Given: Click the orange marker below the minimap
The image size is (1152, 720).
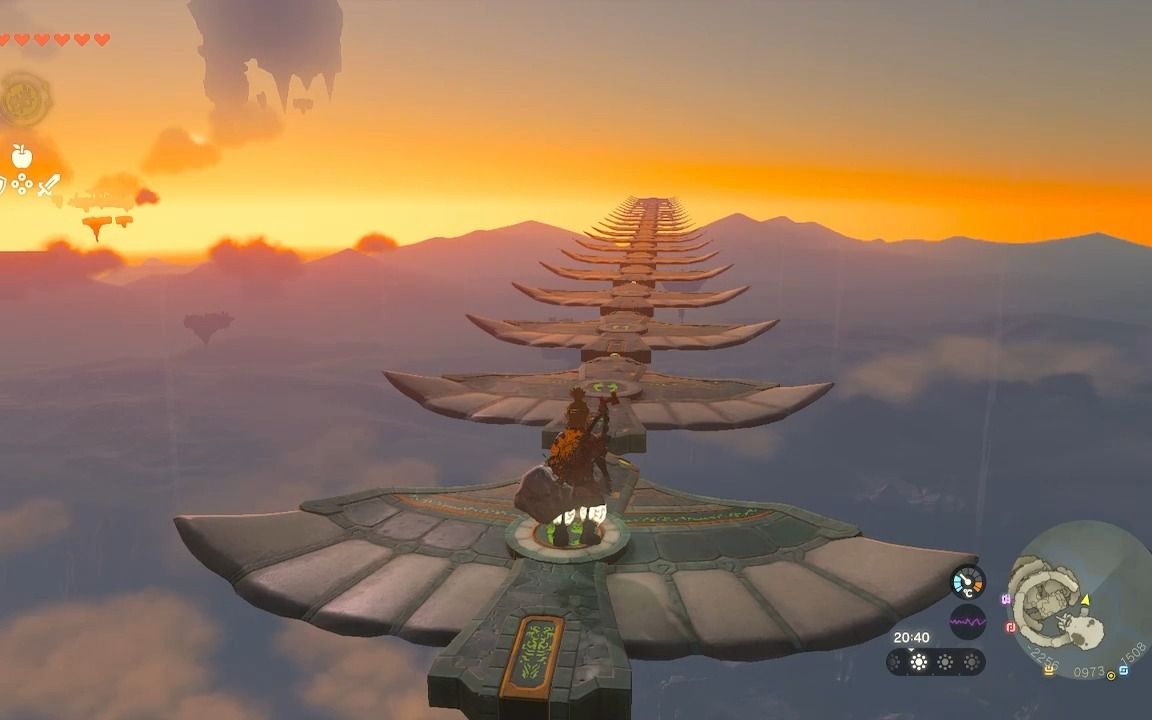Looking at the screenshot, I should tap(1048, 669).
